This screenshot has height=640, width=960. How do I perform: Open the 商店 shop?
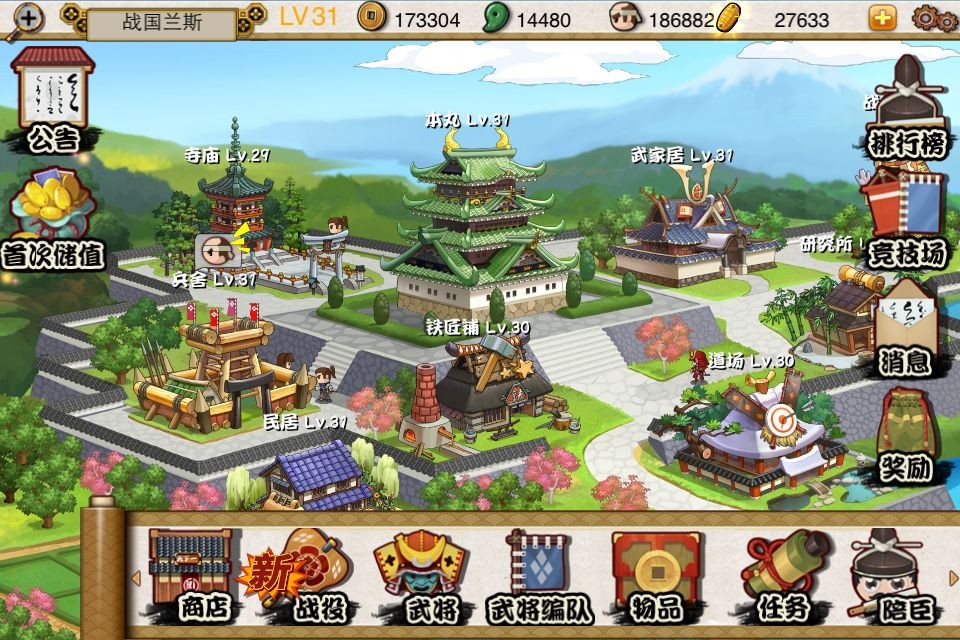tap(190, 575)
